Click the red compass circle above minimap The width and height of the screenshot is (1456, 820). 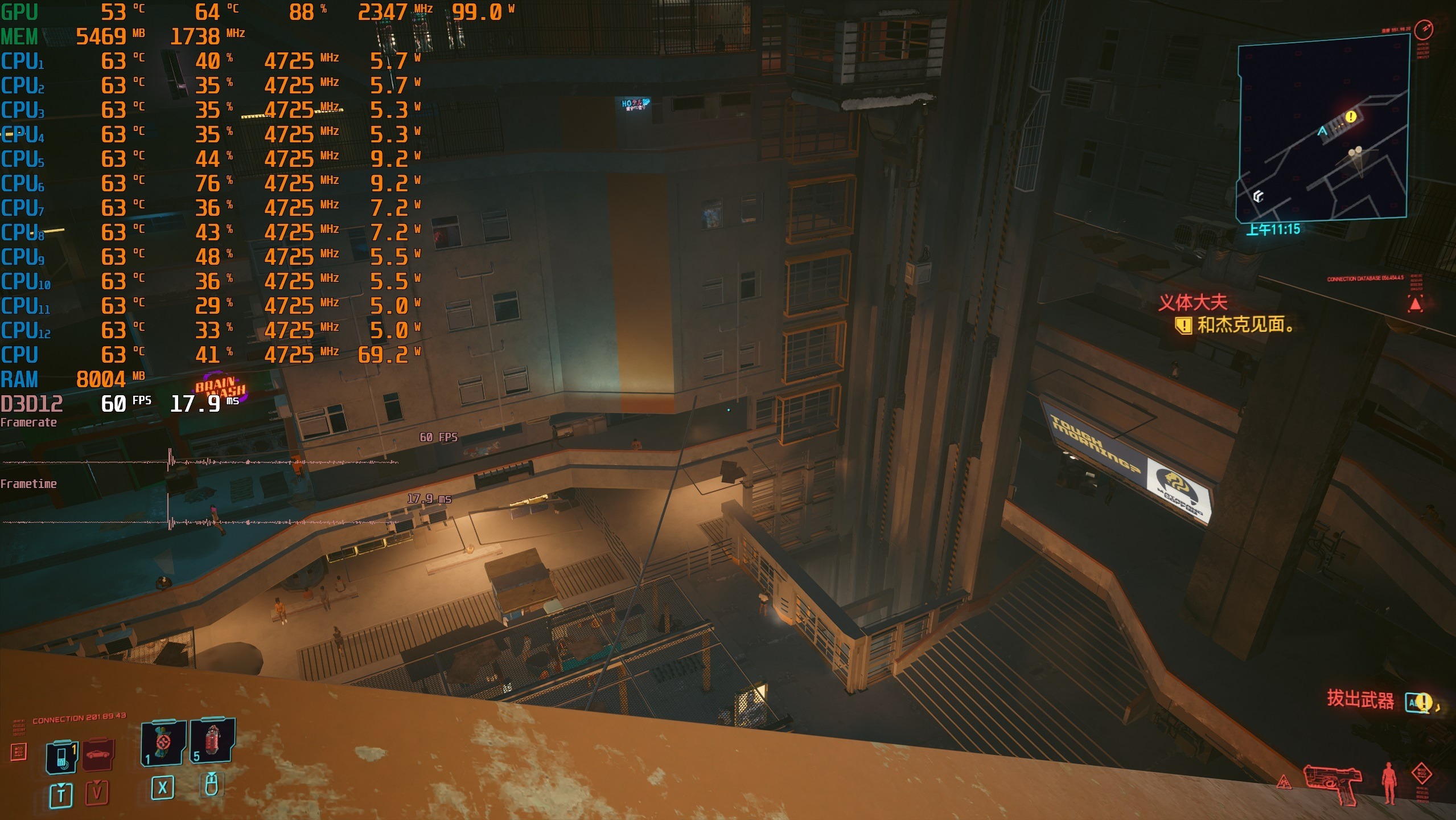(1424, 29)
